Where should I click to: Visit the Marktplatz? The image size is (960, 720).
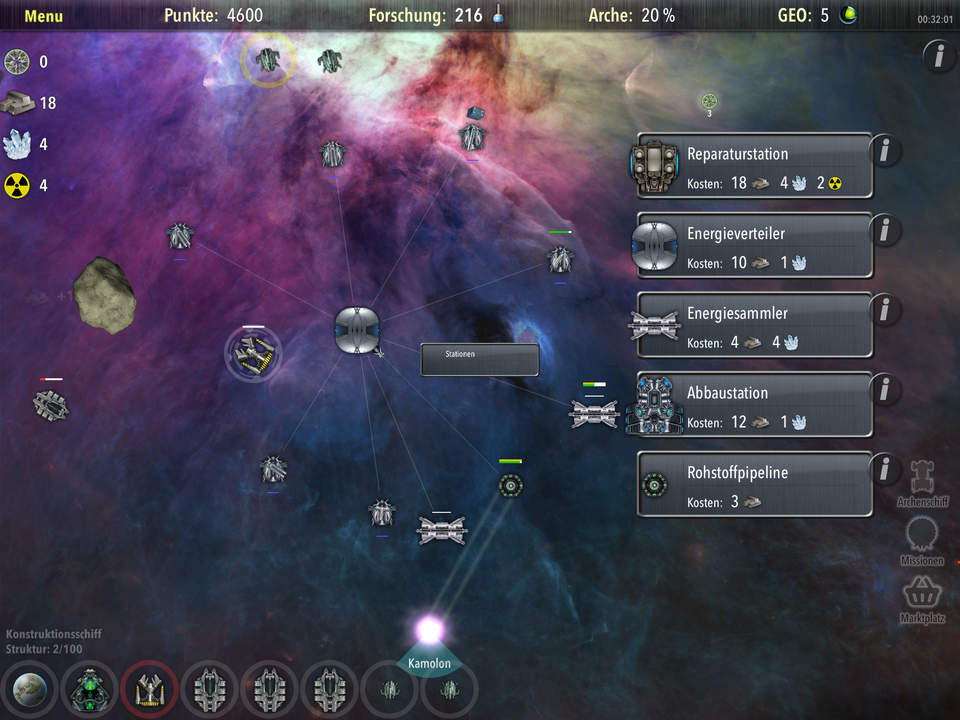(921, 598)
